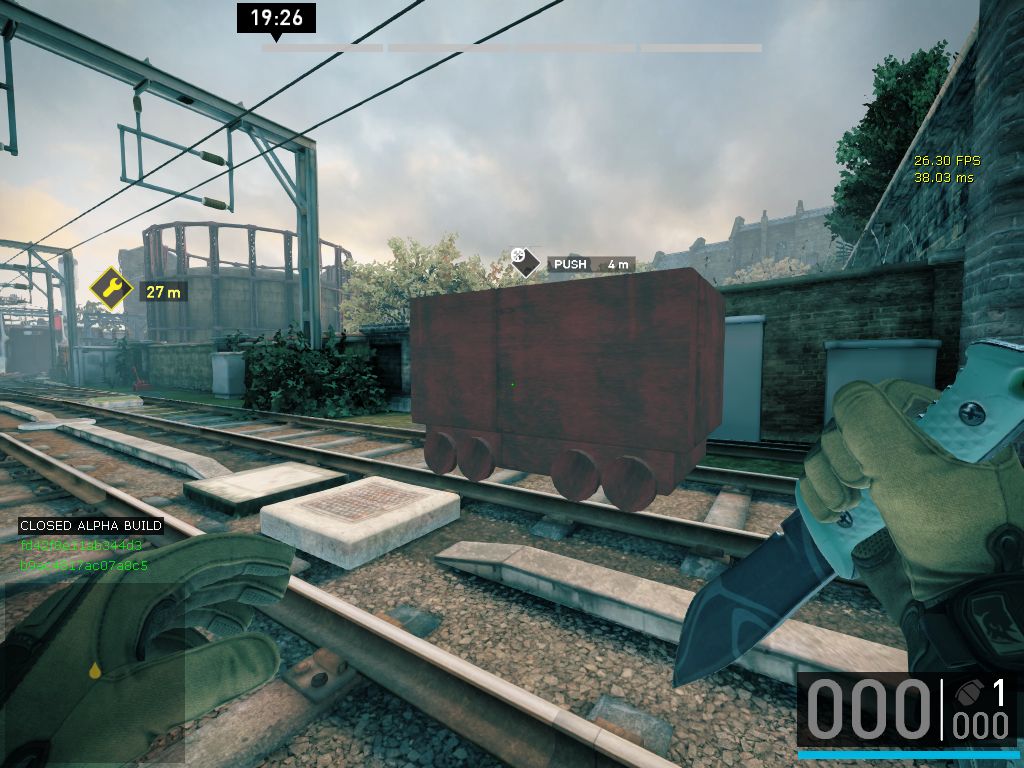1024x768 pixels.
Task: Click the yellow wrench repair objective marker
Action: click(111, 290)
